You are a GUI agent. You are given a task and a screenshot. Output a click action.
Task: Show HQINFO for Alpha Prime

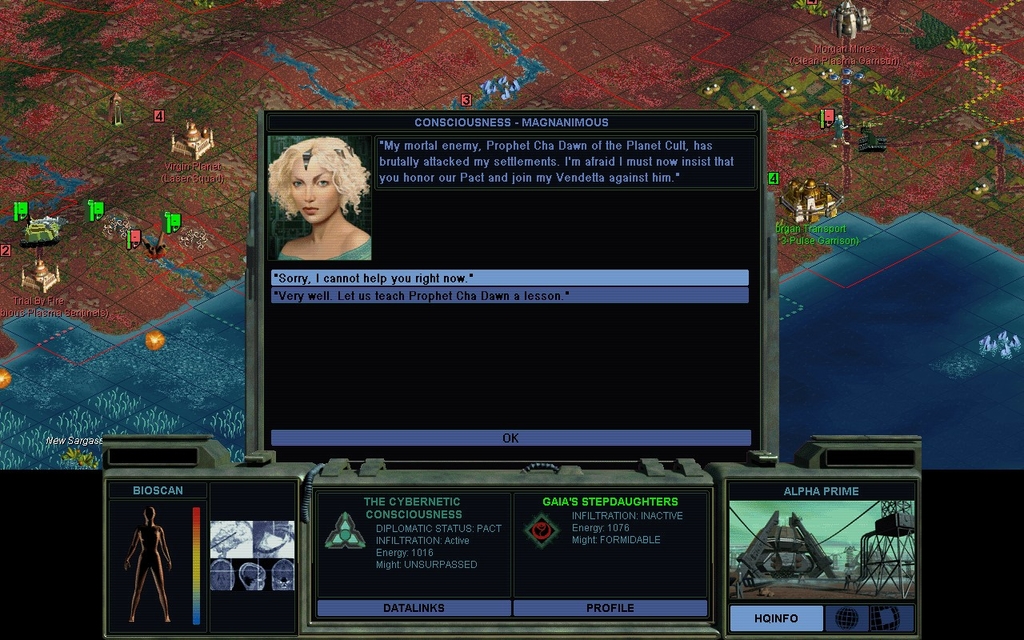(776, 618)
